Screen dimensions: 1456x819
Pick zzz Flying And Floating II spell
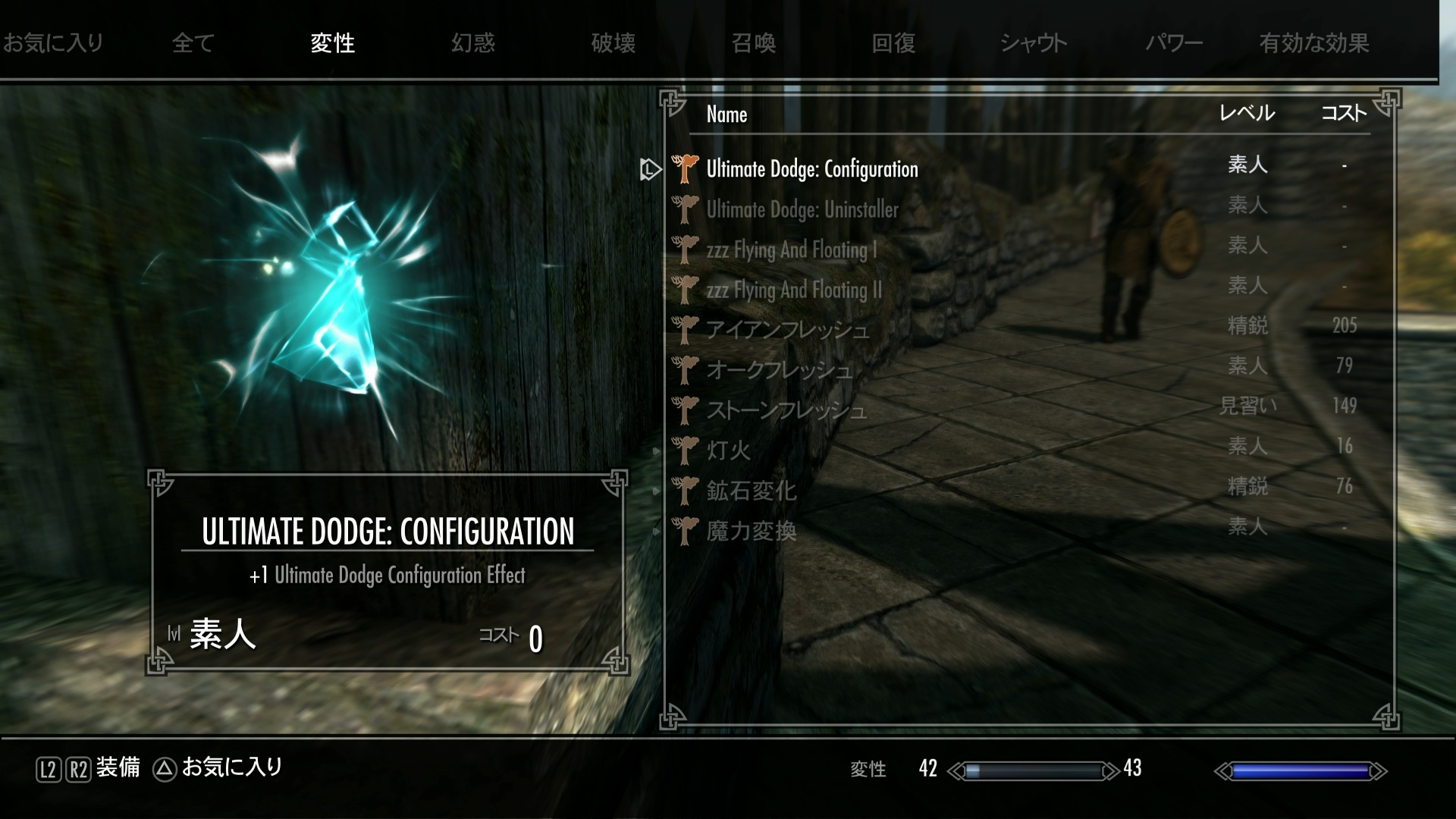pos(794,290)
